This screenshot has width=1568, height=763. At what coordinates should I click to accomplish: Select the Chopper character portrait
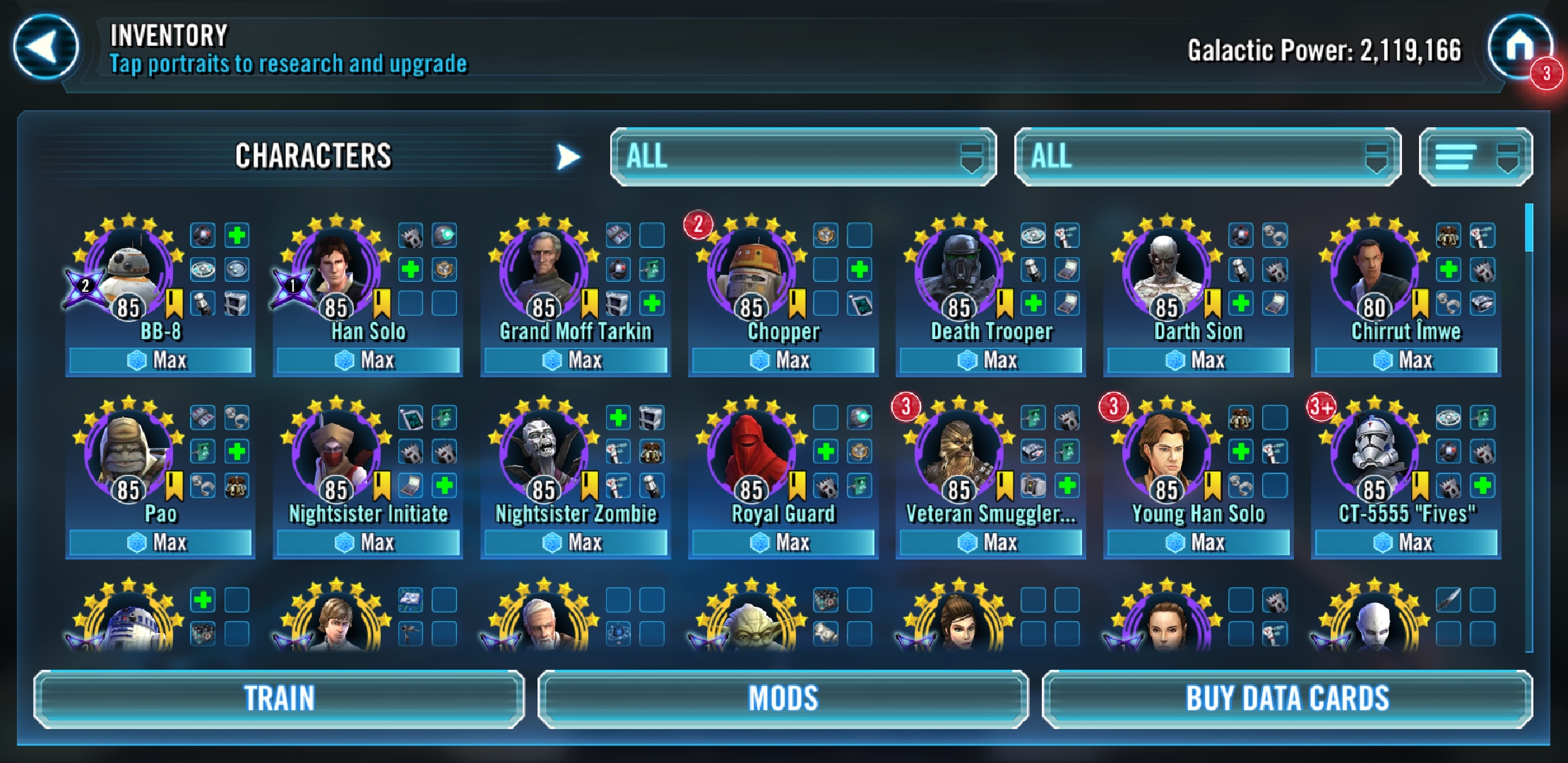click(752, 269)
